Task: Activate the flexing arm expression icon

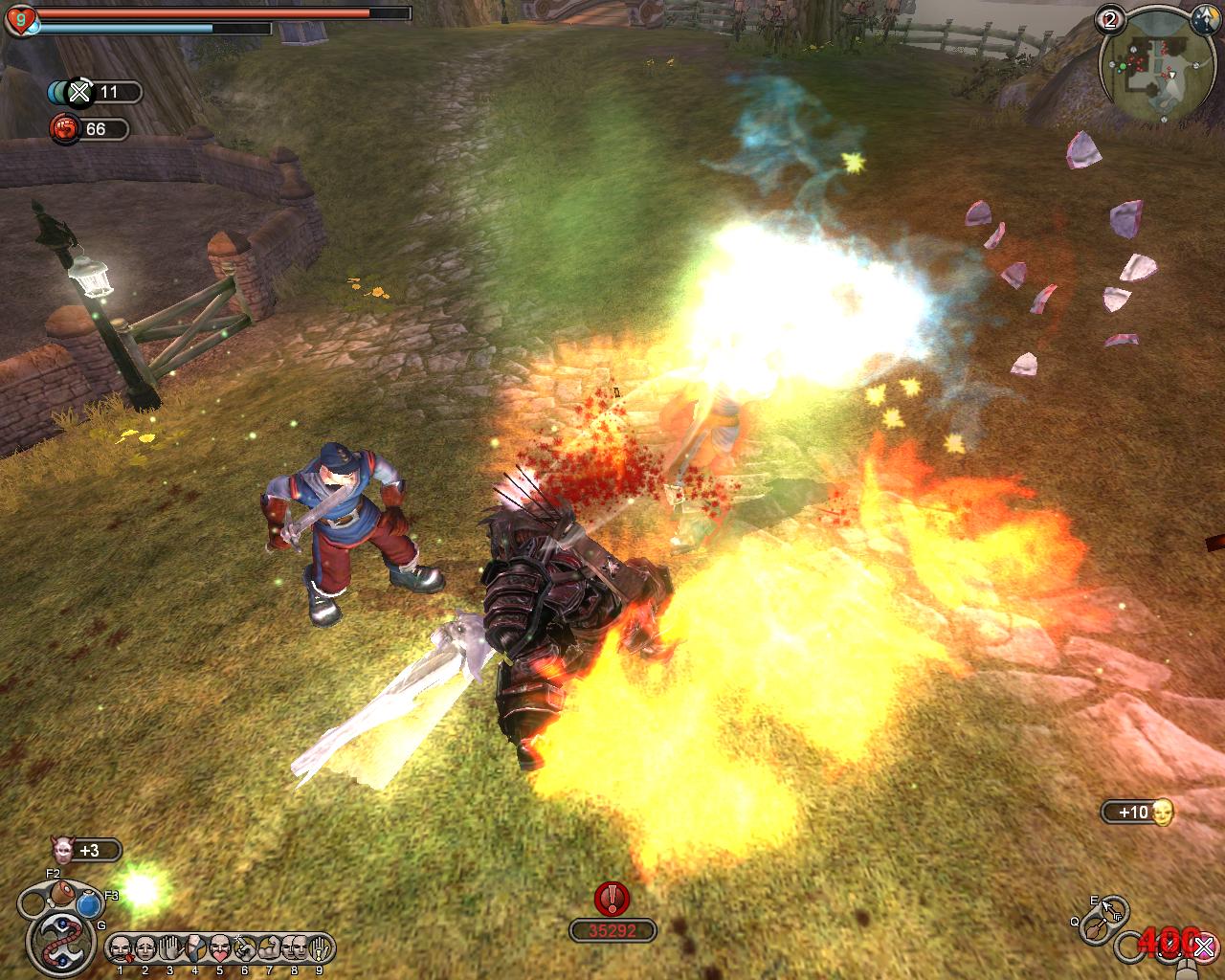Action: 270,948
